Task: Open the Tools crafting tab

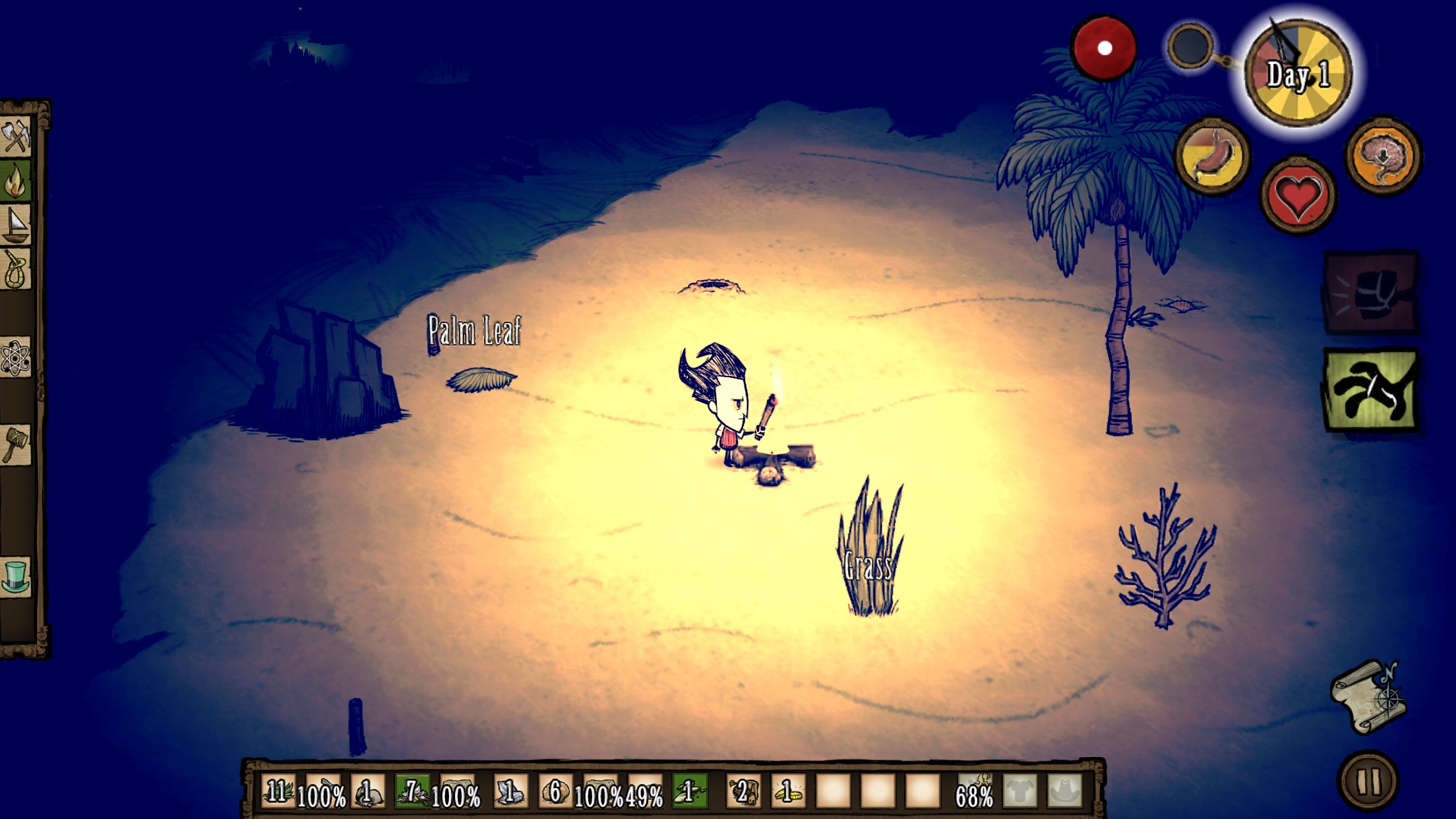Action: [x=16, y=136]
